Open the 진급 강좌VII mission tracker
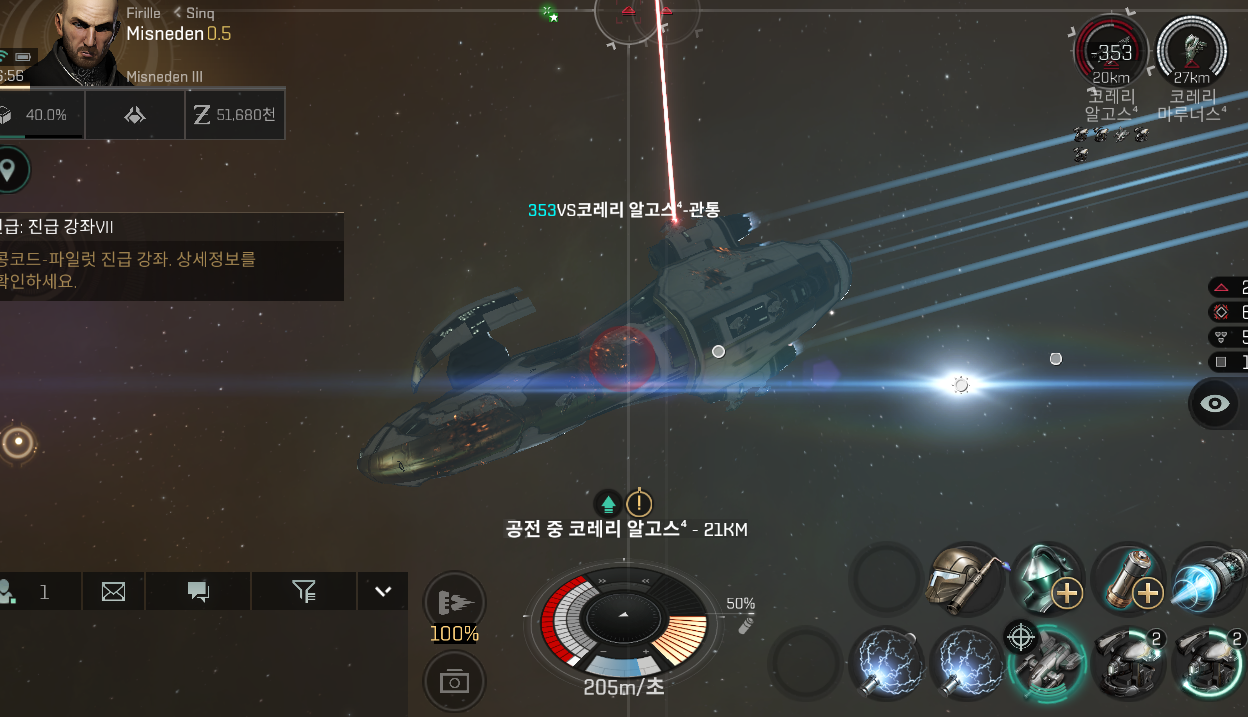Screen dimensions: 1248x717 170,257
